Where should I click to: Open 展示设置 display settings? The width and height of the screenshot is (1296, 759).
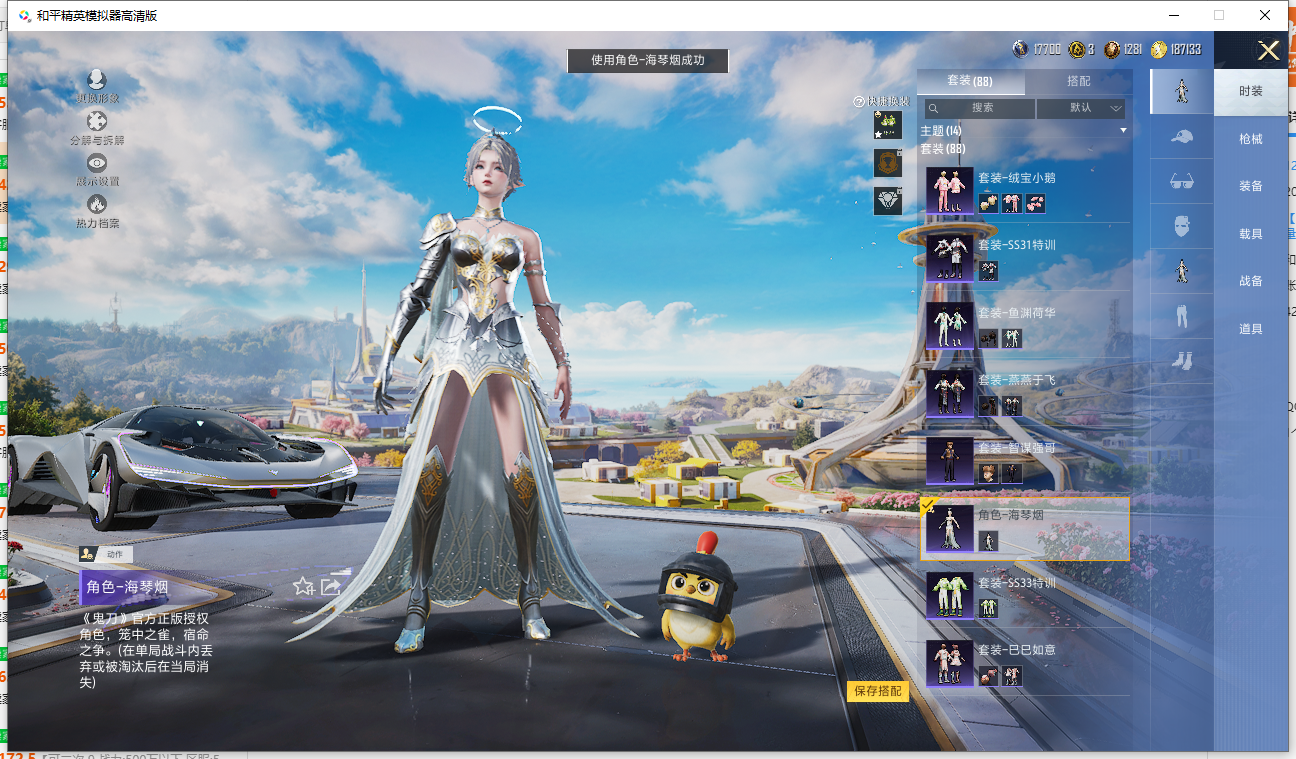point(97,166)
